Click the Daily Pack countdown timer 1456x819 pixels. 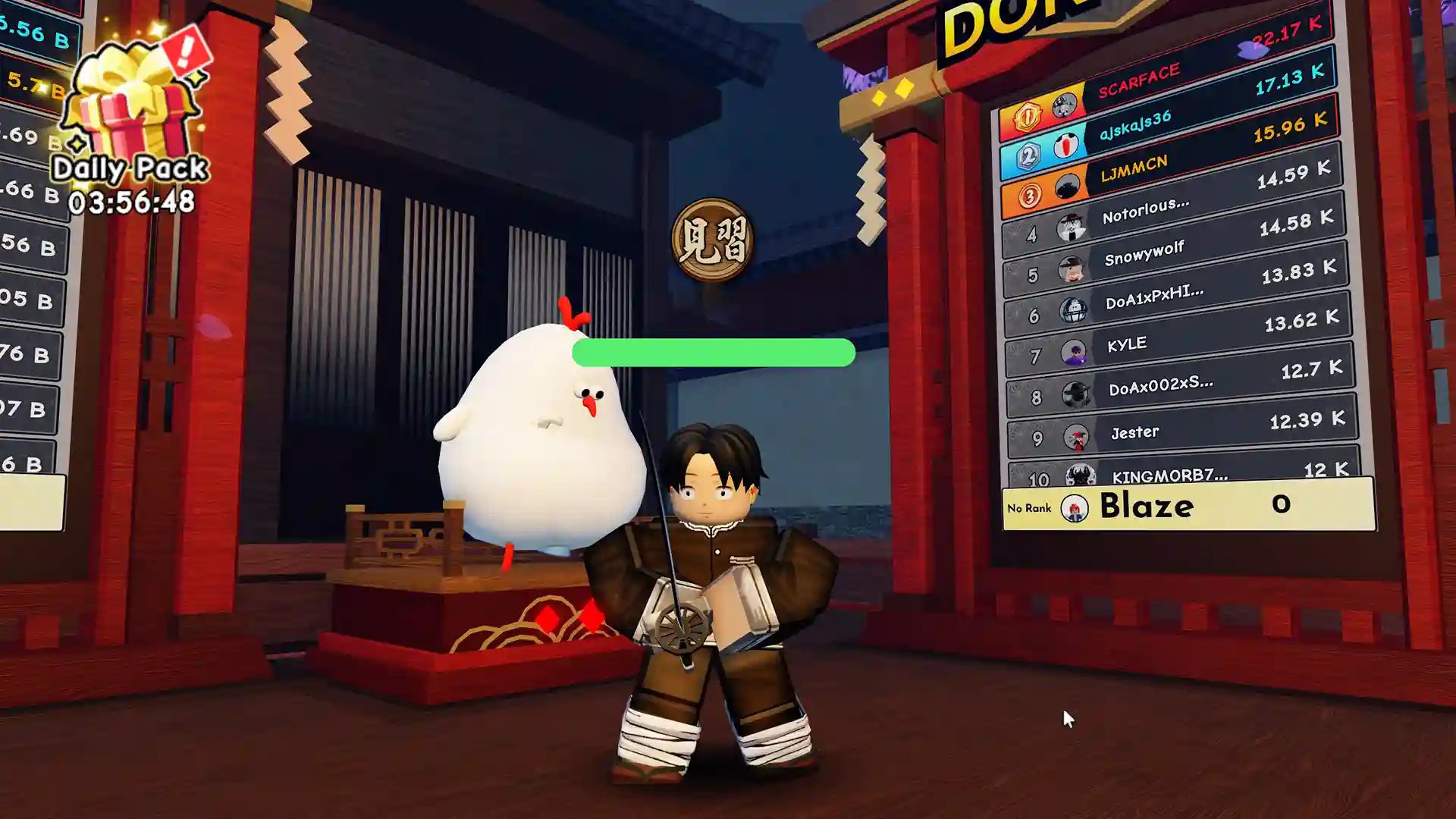pyautogui.click(x=129, y=202)
